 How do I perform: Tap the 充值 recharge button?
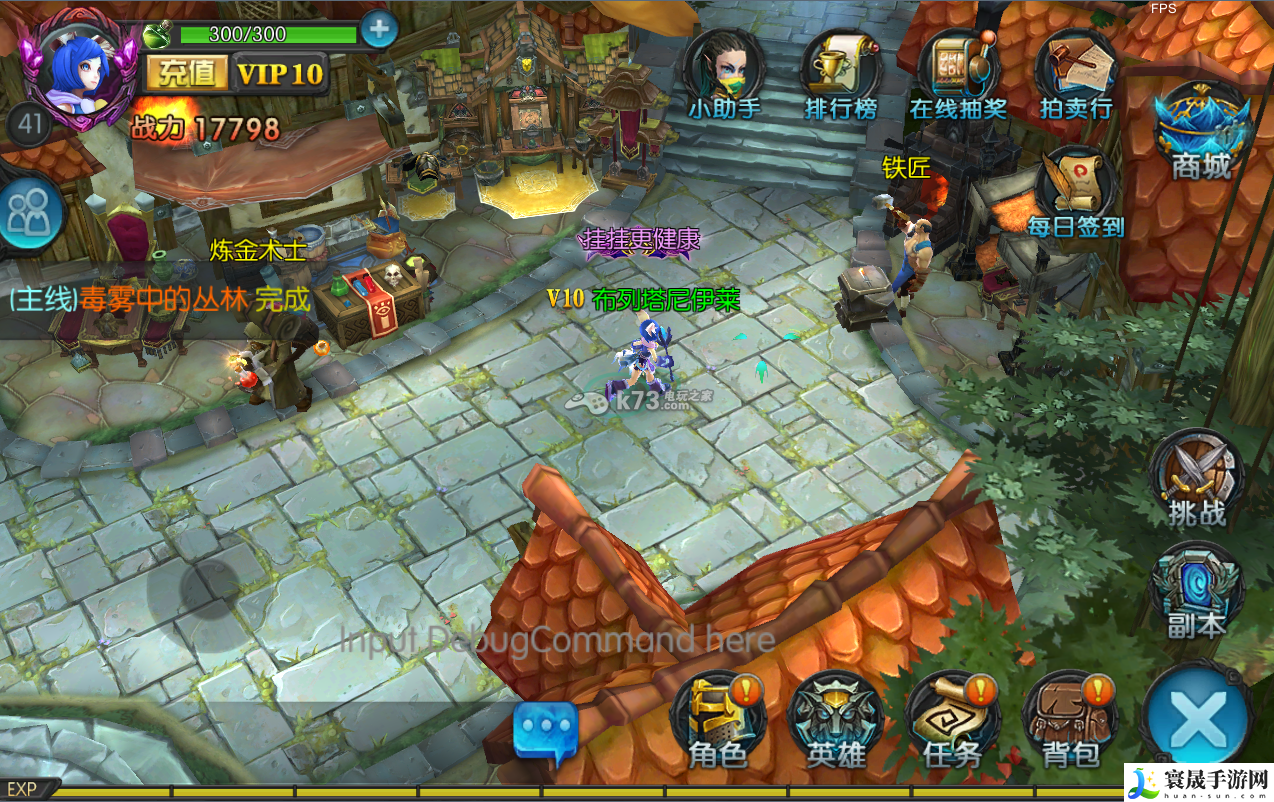click(187, 73)
